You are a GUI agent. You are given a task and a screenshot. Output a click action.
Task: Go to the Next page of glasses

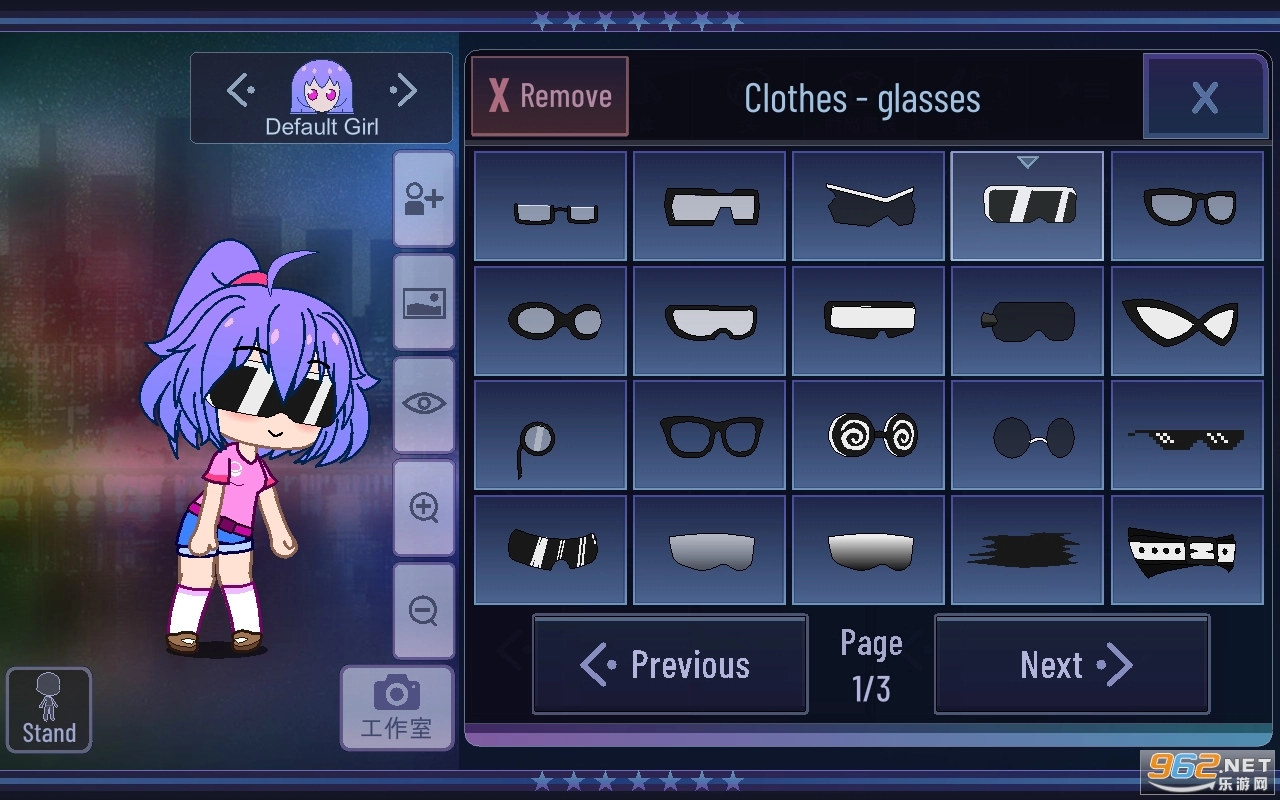tap(1071, 664)
